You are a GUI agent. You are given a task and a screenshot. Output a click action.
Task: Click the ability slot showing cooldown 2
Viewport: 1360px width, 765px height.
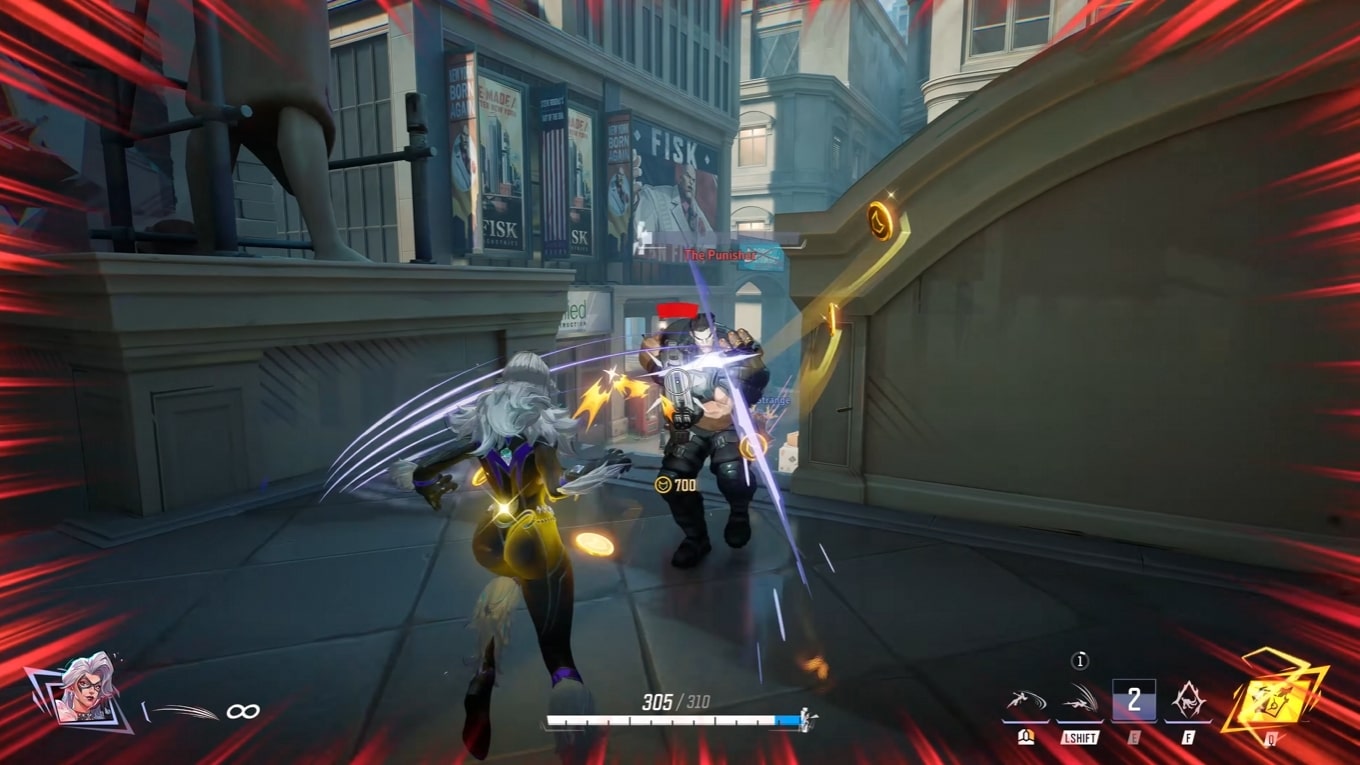(x=1133, y=700)
